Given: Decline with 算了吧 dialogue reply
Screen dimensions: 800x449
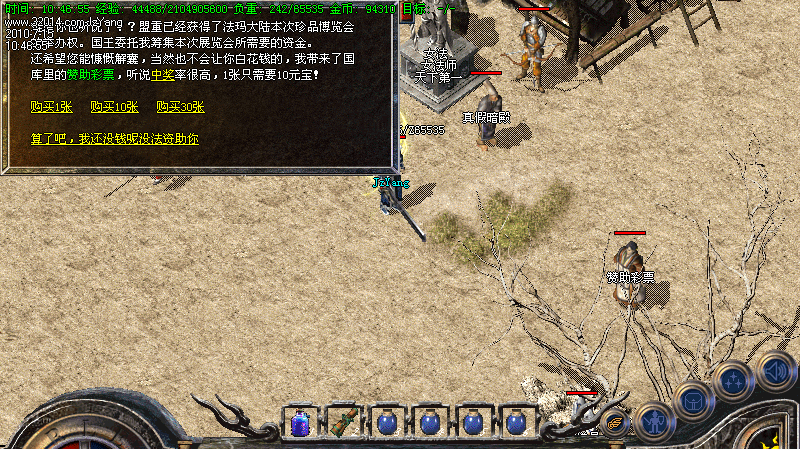Looking at the screenshot, I should 114,139.
